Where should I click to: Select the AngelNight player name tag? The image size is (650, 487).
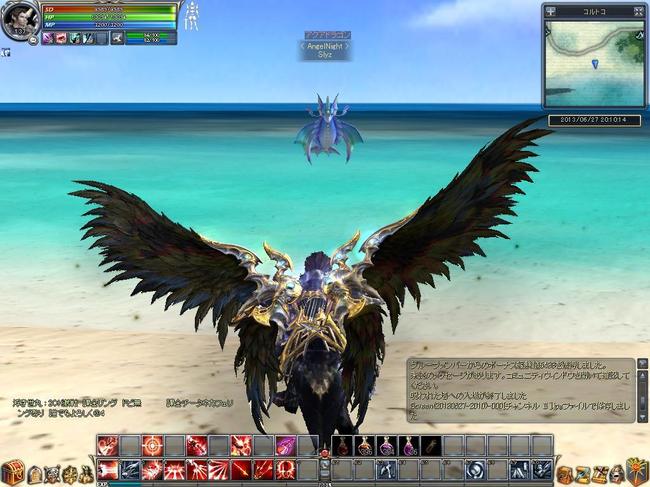[x=324, y=46]
